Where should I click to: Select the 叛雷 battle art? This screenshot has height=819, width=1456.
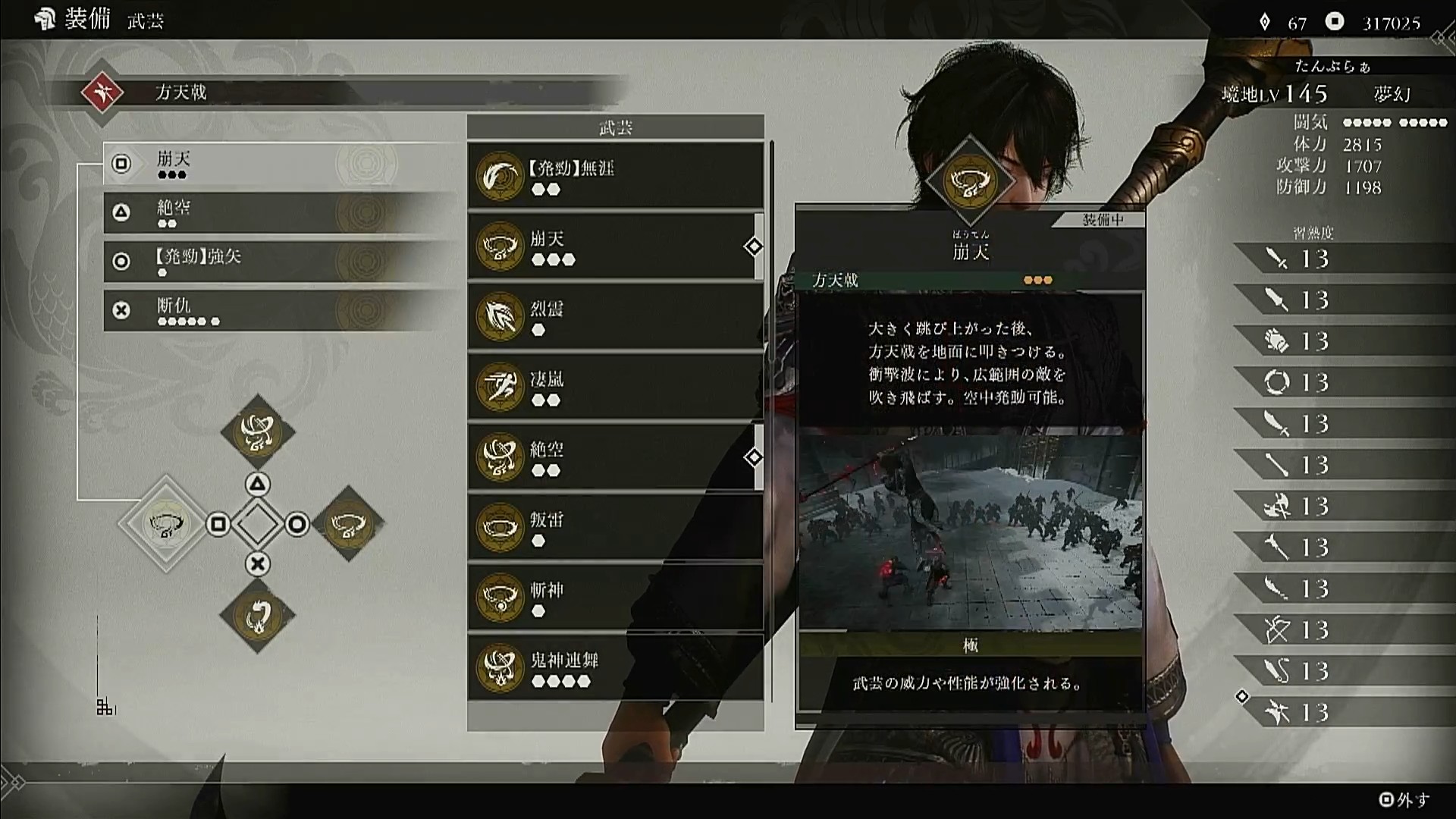pyautogui.click(x=615, y=528)
